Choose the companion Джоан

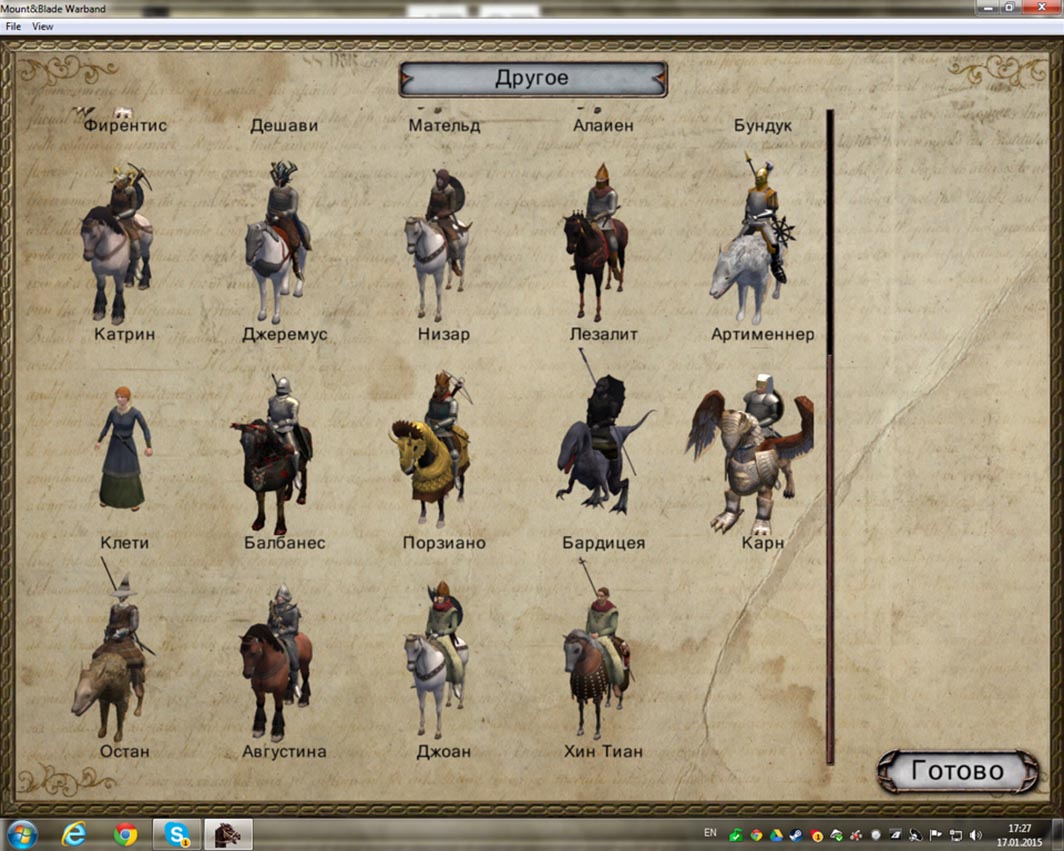point(438,655)
